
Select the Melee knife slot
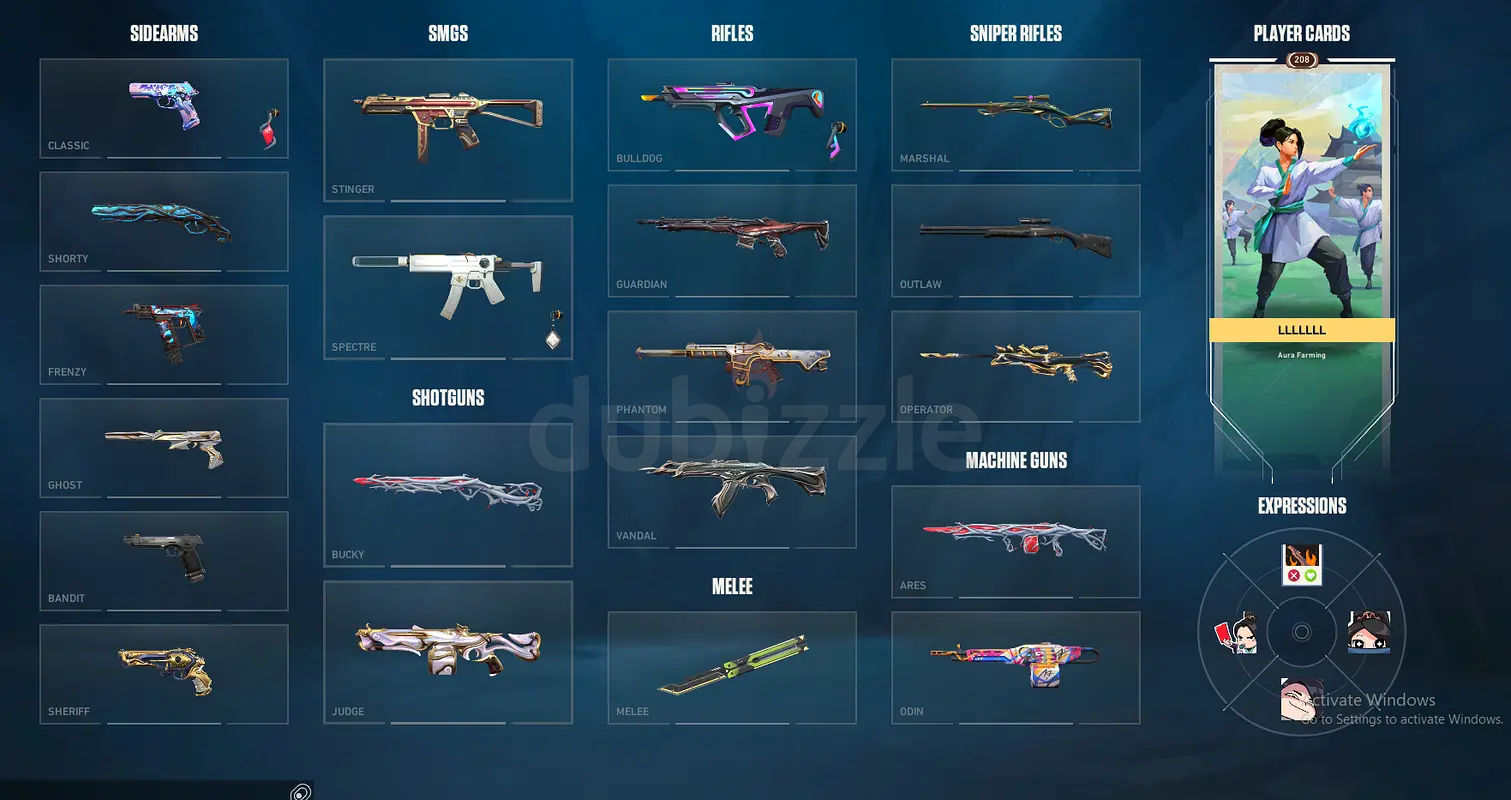pyautogui.click(x=732, y=667)
